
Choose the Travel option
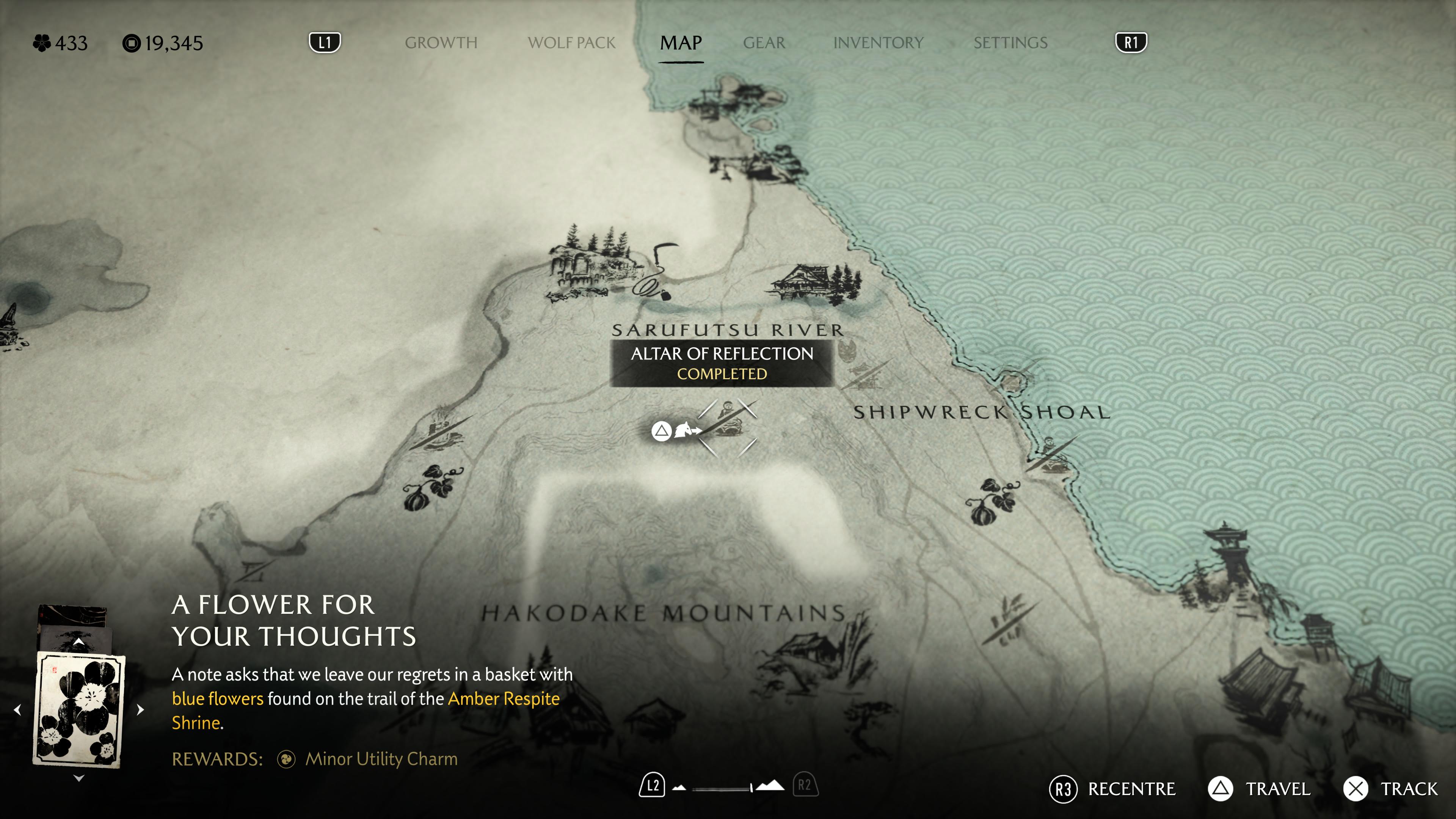[x=1259, y=789]
